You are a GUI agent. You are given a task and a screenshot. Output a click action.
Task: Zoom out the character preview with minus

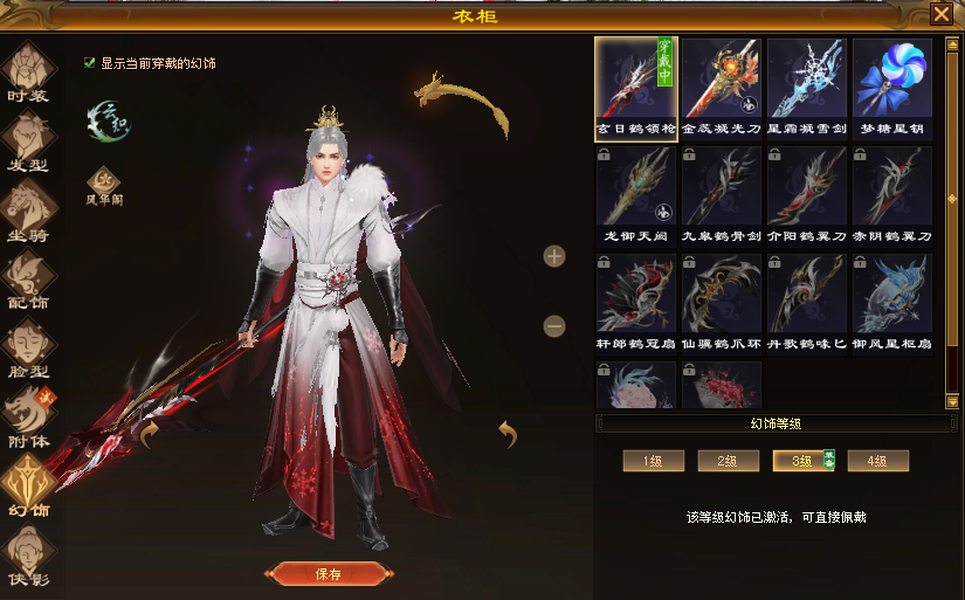(554, 326)
